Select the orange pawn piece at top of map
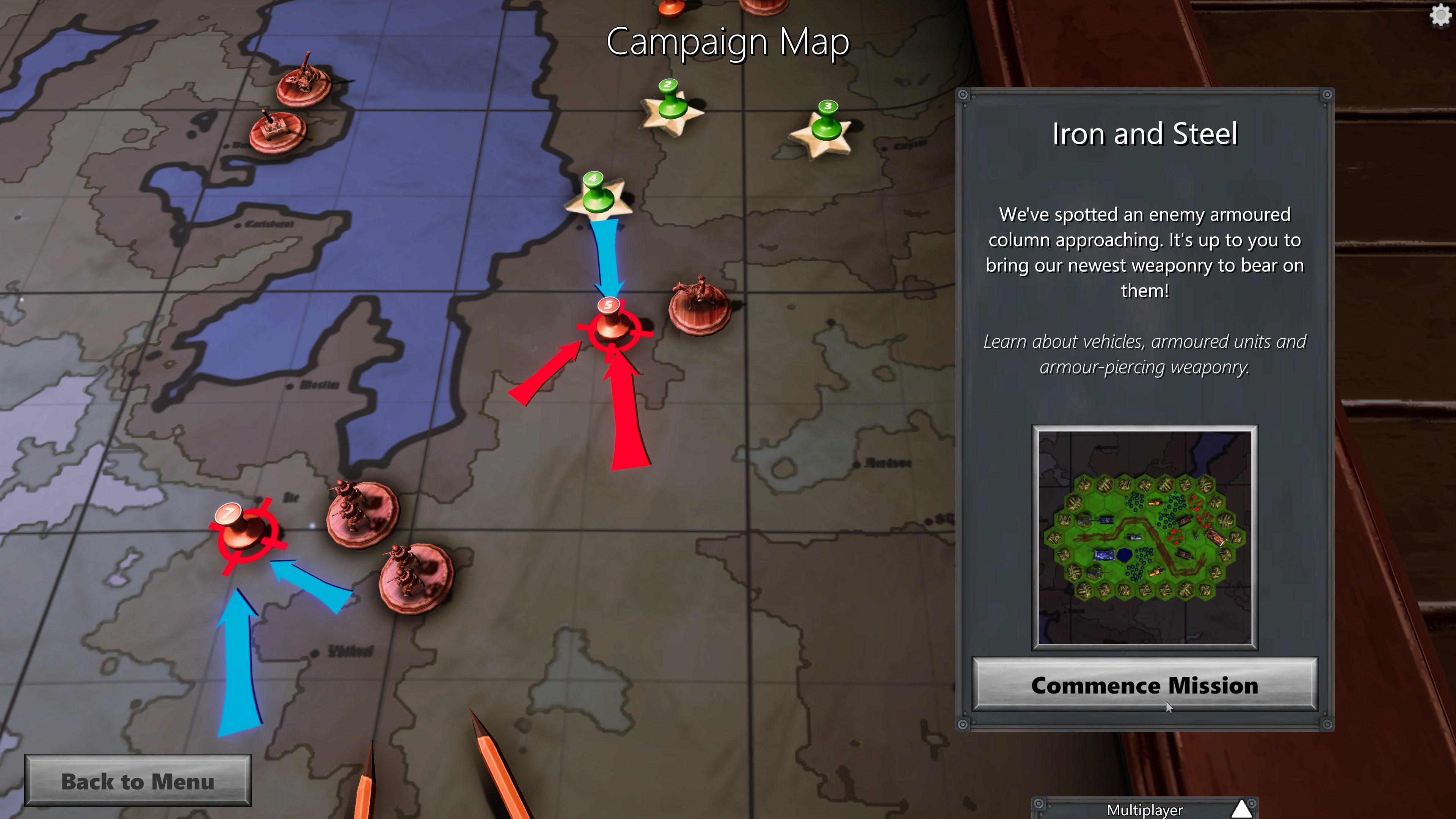 (673, 8)
